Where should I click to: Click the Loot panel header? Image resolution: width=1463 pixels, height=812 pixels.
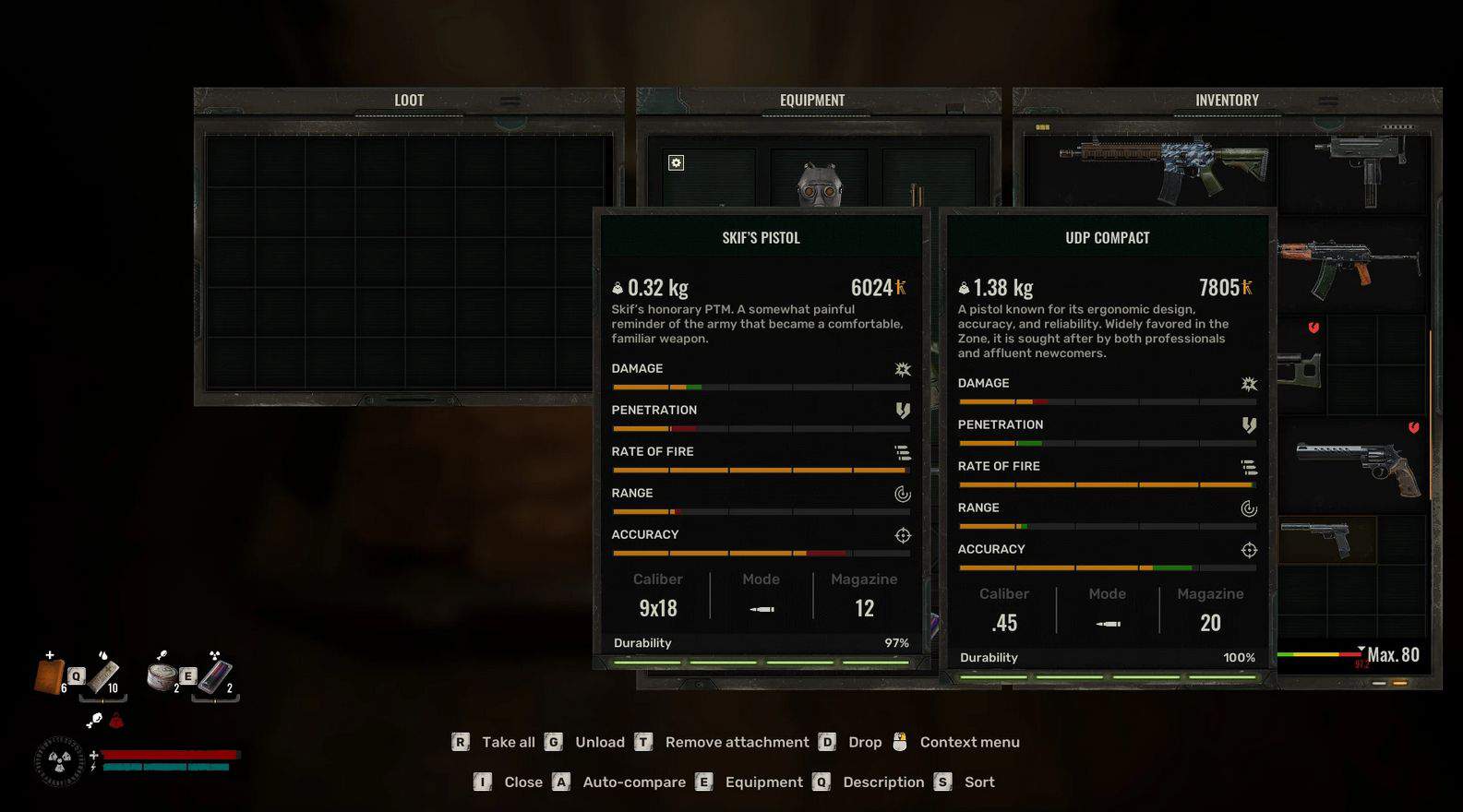(409, 101)
